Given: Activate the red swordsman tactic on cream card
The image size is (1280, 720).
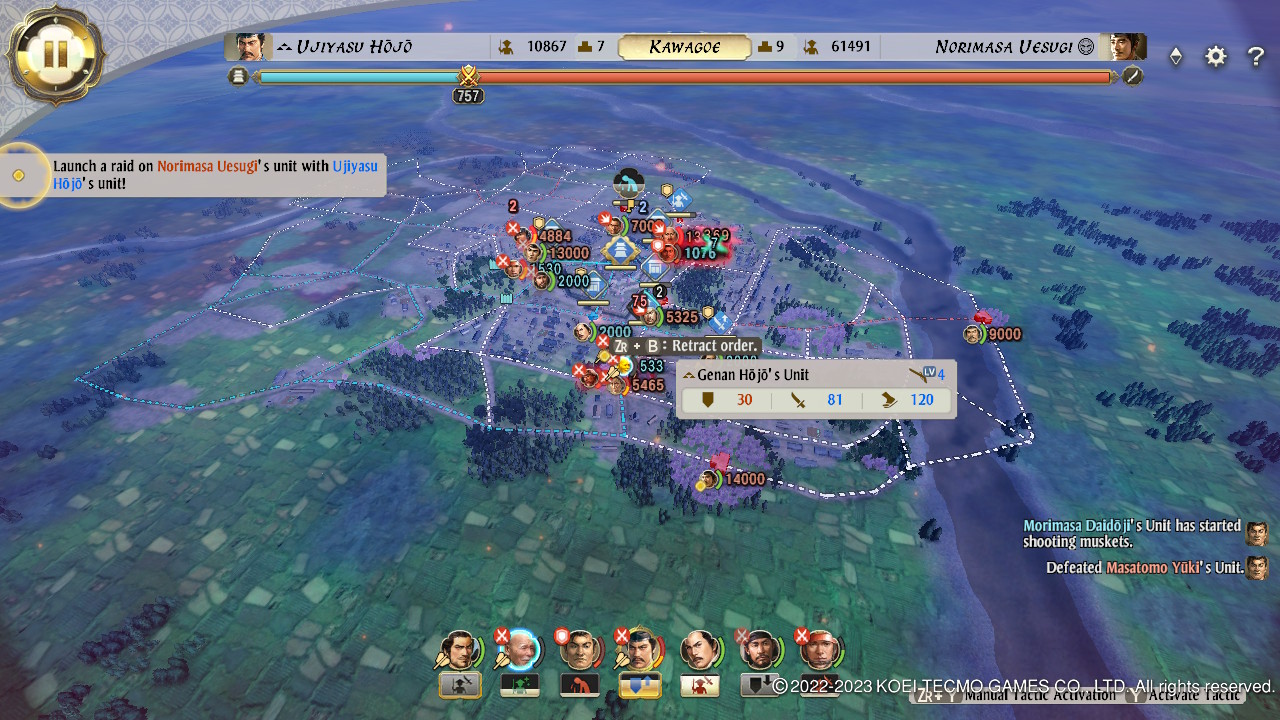Looking at the screenshot, I should tap(699, 685).
